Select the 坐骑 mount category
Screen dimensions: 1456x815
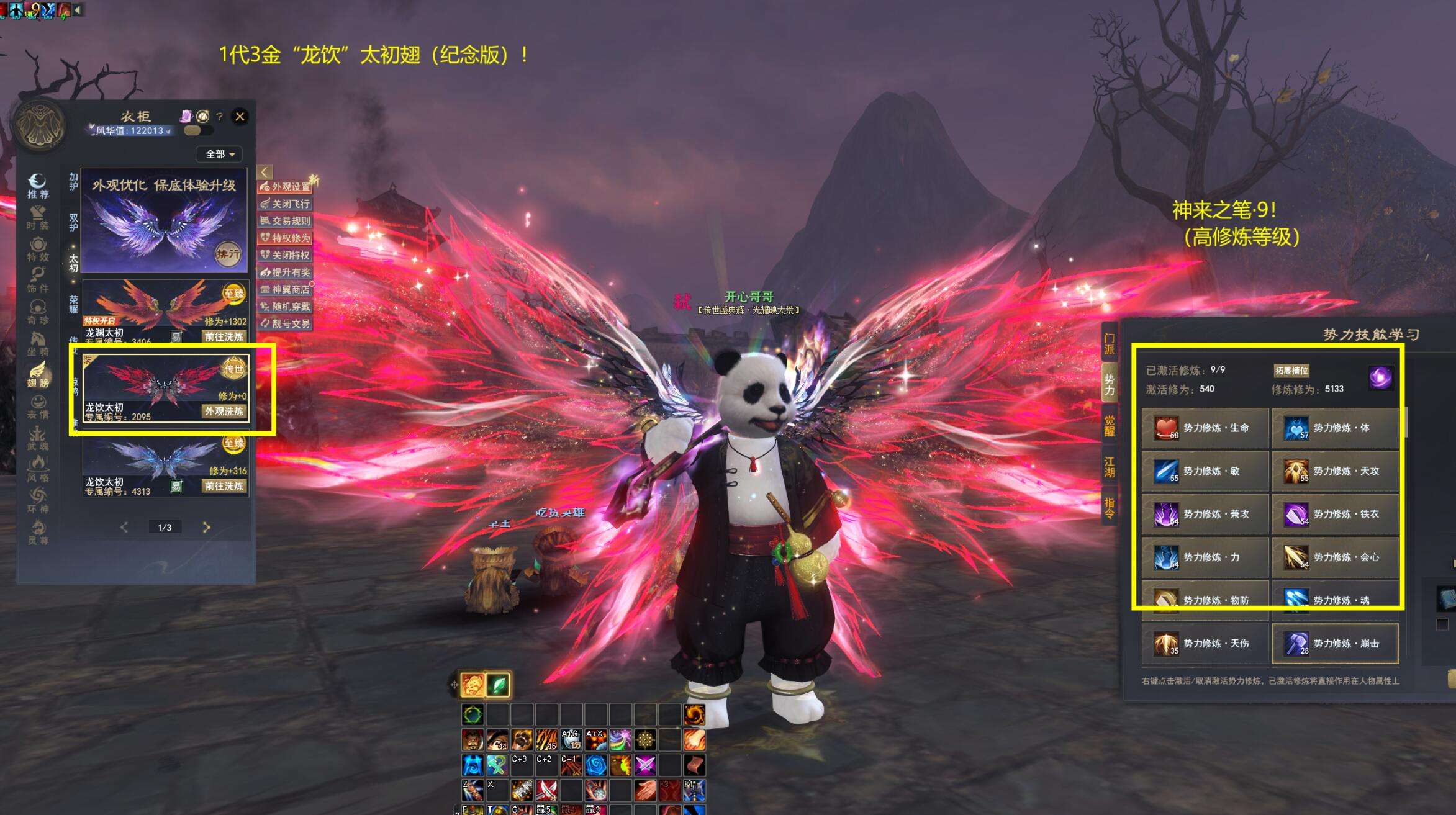tap(38, 343)
